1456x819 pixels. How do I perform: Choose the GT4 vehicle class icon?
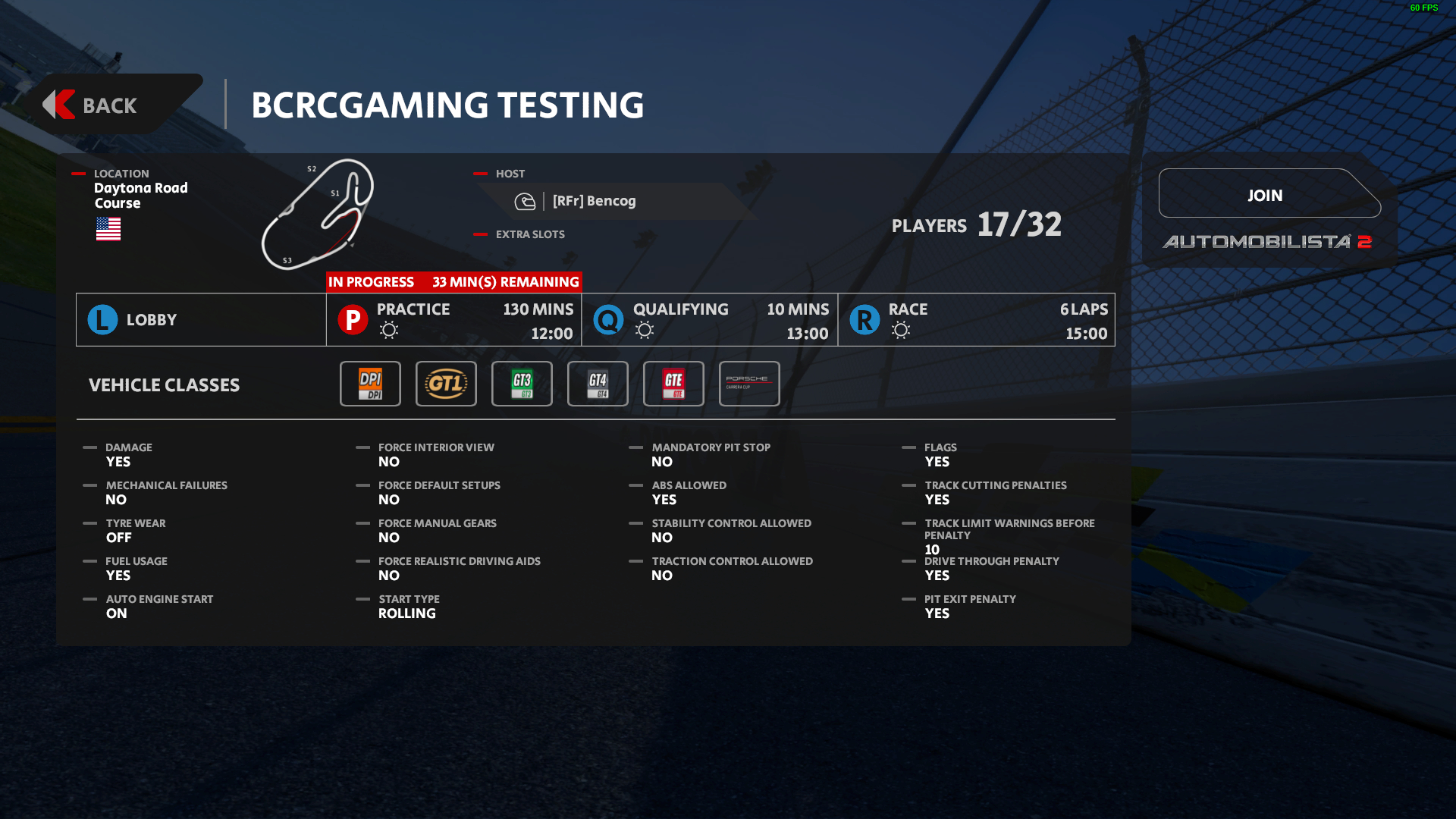click(x=598, y=384)
